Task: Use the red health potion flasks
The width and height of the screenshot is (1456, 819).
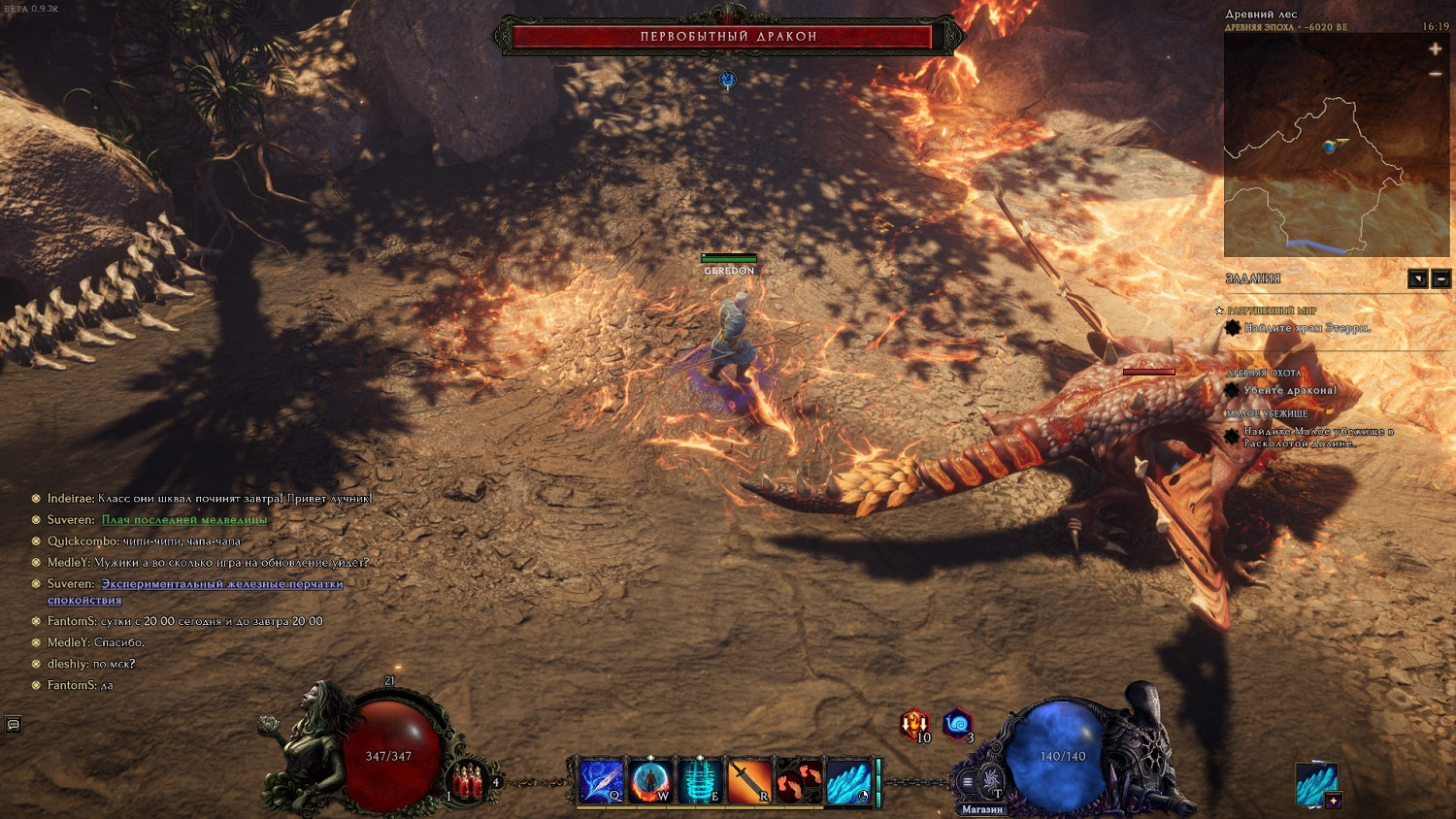Action: coord(468,781)
